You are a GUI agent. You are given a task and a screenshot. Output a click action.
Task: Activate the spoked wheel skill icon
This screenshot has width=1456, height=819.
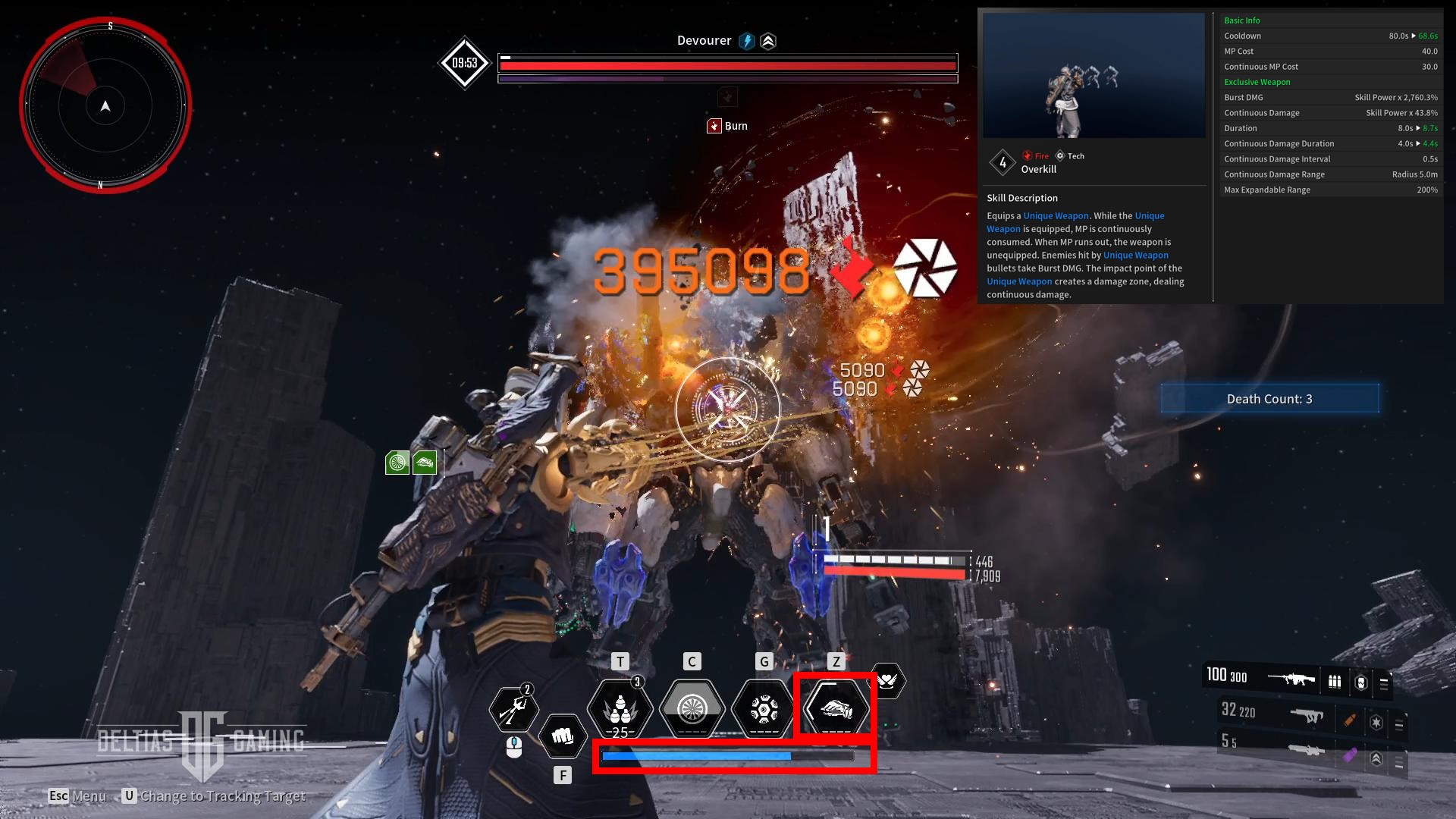pos(692,708)
